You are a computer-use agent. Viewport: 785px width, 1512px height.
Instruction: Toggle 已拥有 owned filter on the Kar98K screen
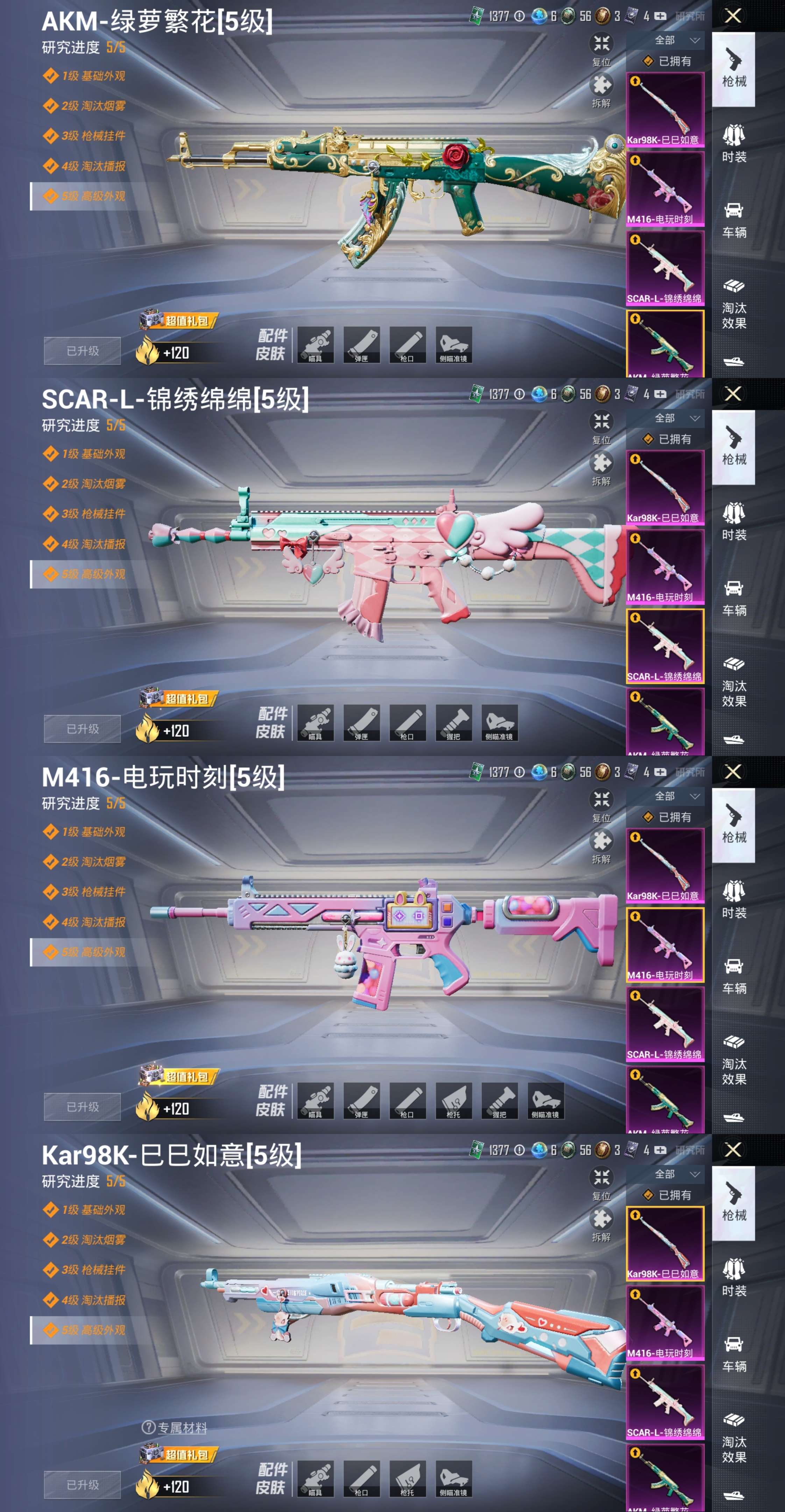coord(668,1195)
